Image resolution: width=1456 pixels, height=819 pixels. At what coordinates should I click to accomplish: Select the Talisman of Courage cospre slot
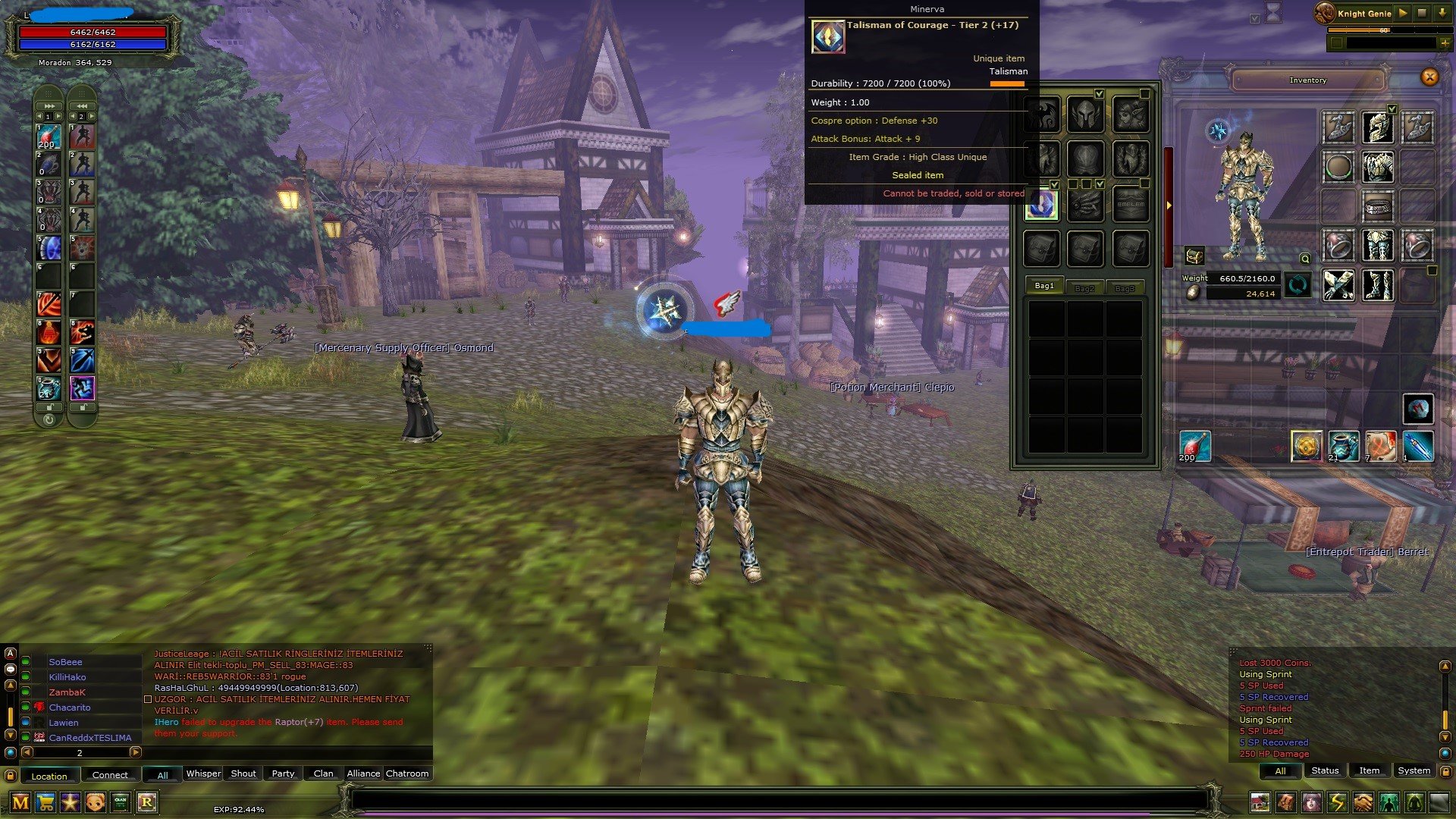(x=1041, y=205)
